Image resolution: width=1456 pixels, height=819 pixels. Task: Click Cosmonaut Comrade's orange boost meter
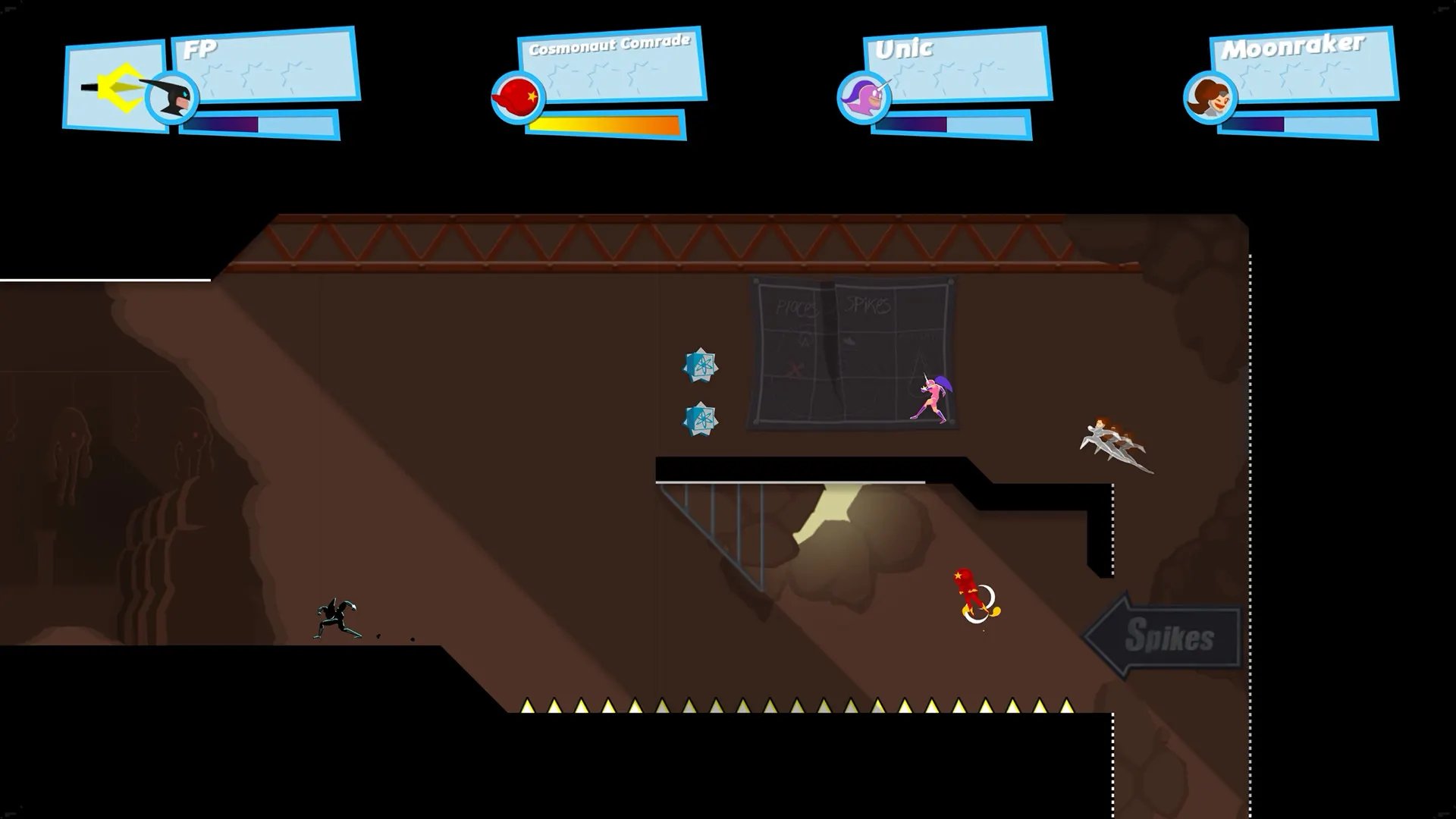(603, 122)
